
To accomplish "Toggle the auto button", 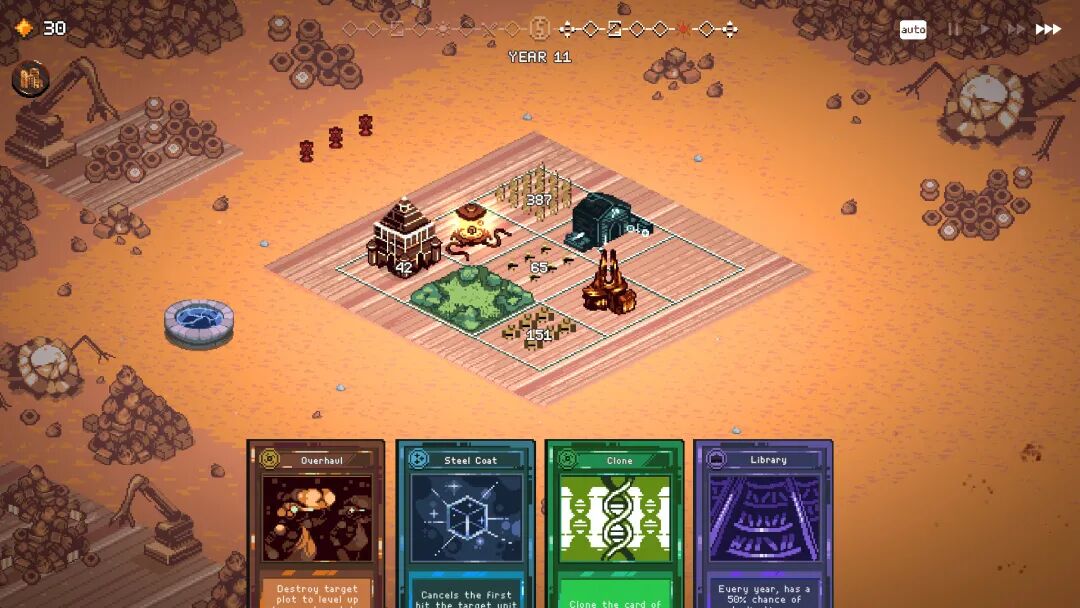I will 913,30.
